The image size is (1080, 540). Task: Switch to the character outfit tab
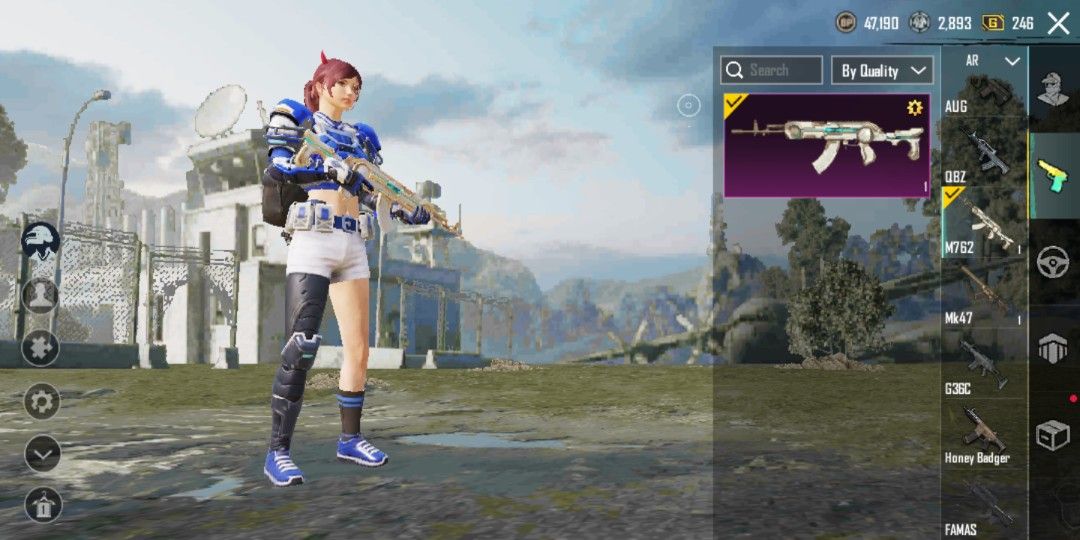tap(1053, 90)
